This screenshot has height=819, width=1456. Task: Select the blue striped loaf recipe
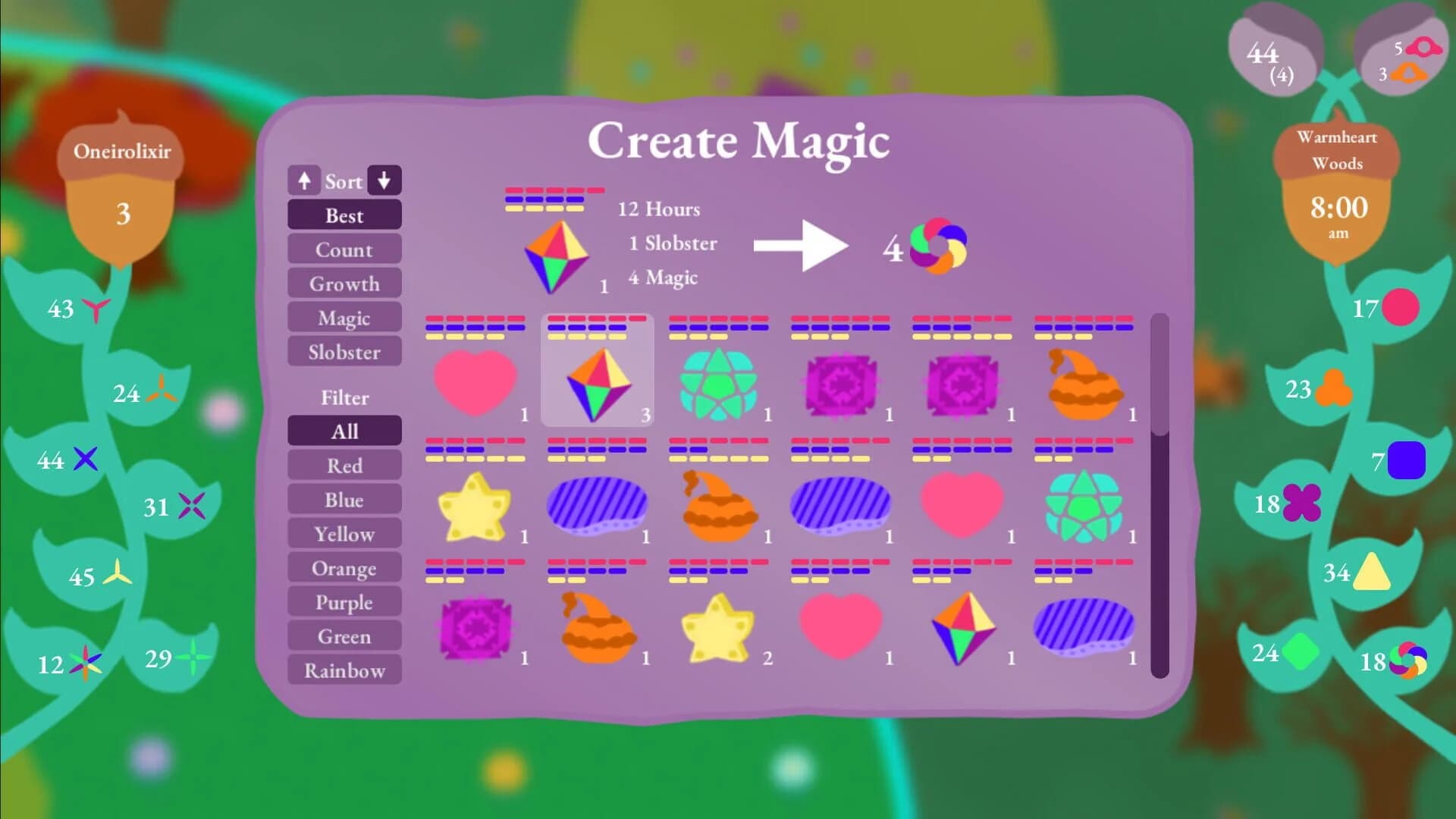point(597,503)
